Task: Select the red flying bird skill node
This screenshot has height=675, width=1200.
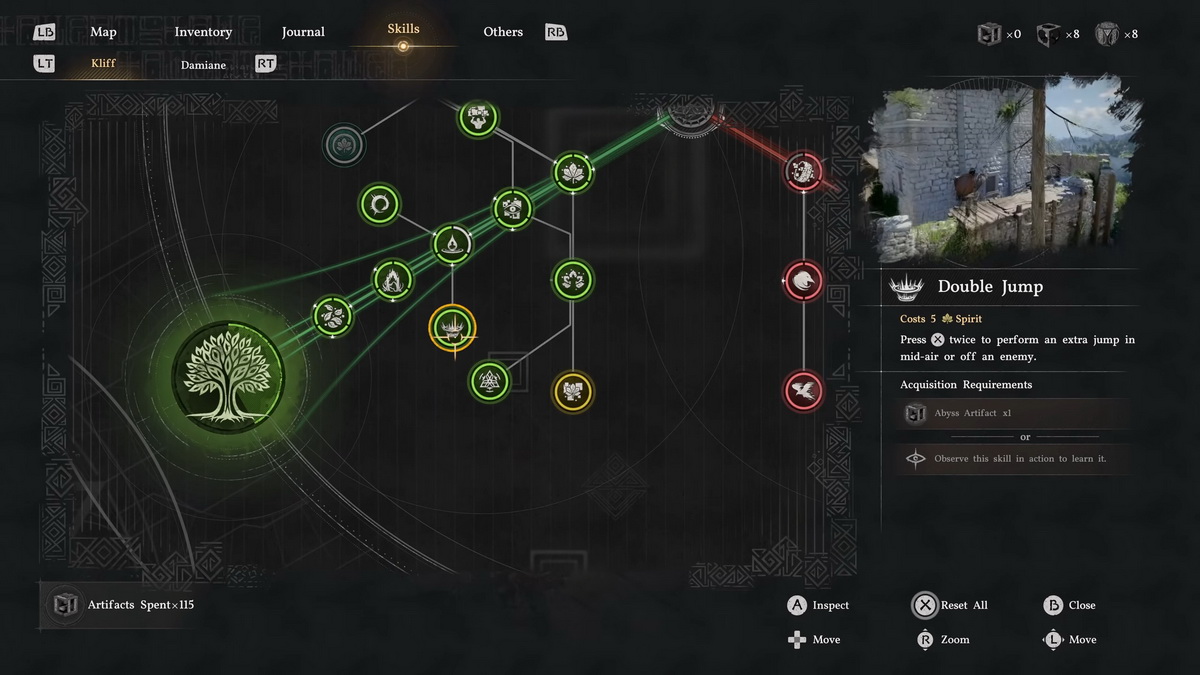Action: [803, 390]
